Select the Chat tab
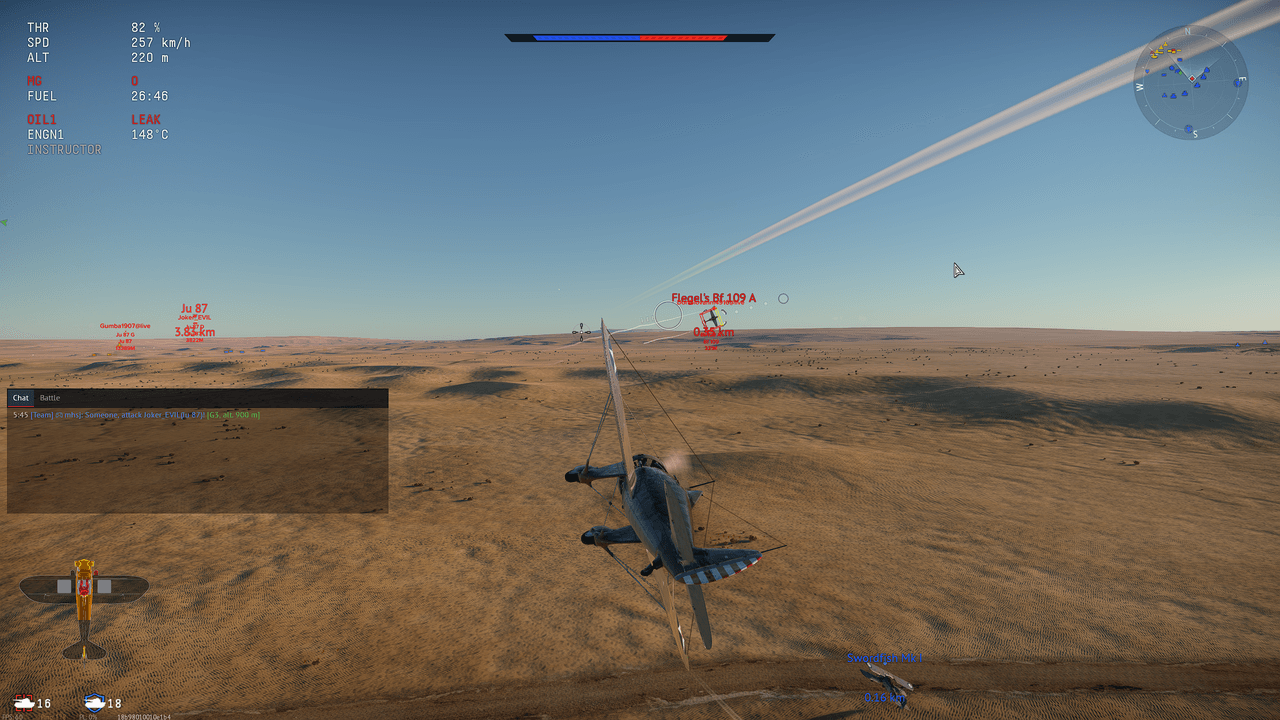The height and width of the screenshot is (720, 1280). [x=20, y=398]
